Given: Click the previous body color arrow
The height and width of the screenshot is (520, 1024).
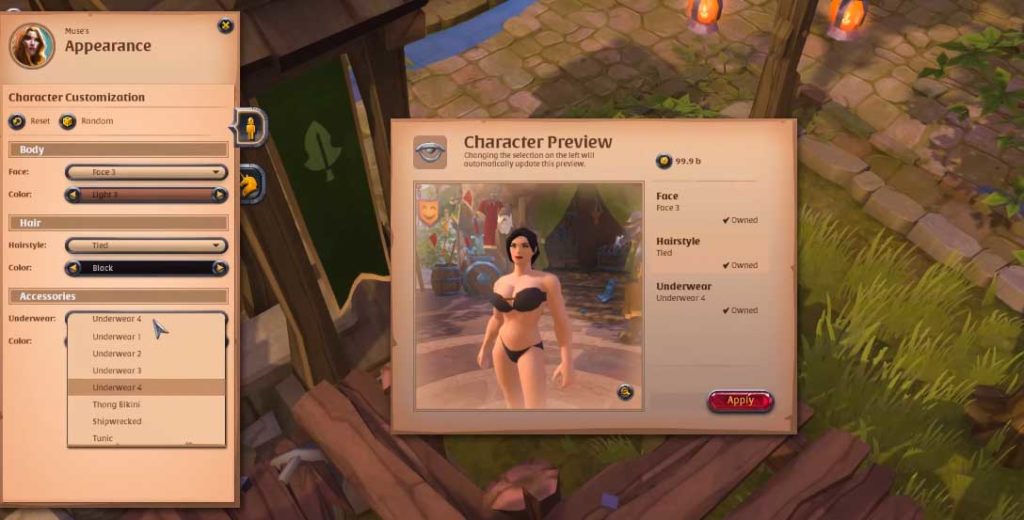Looking at the screenshot, I should pyautogui.click(x=73, y=195).
